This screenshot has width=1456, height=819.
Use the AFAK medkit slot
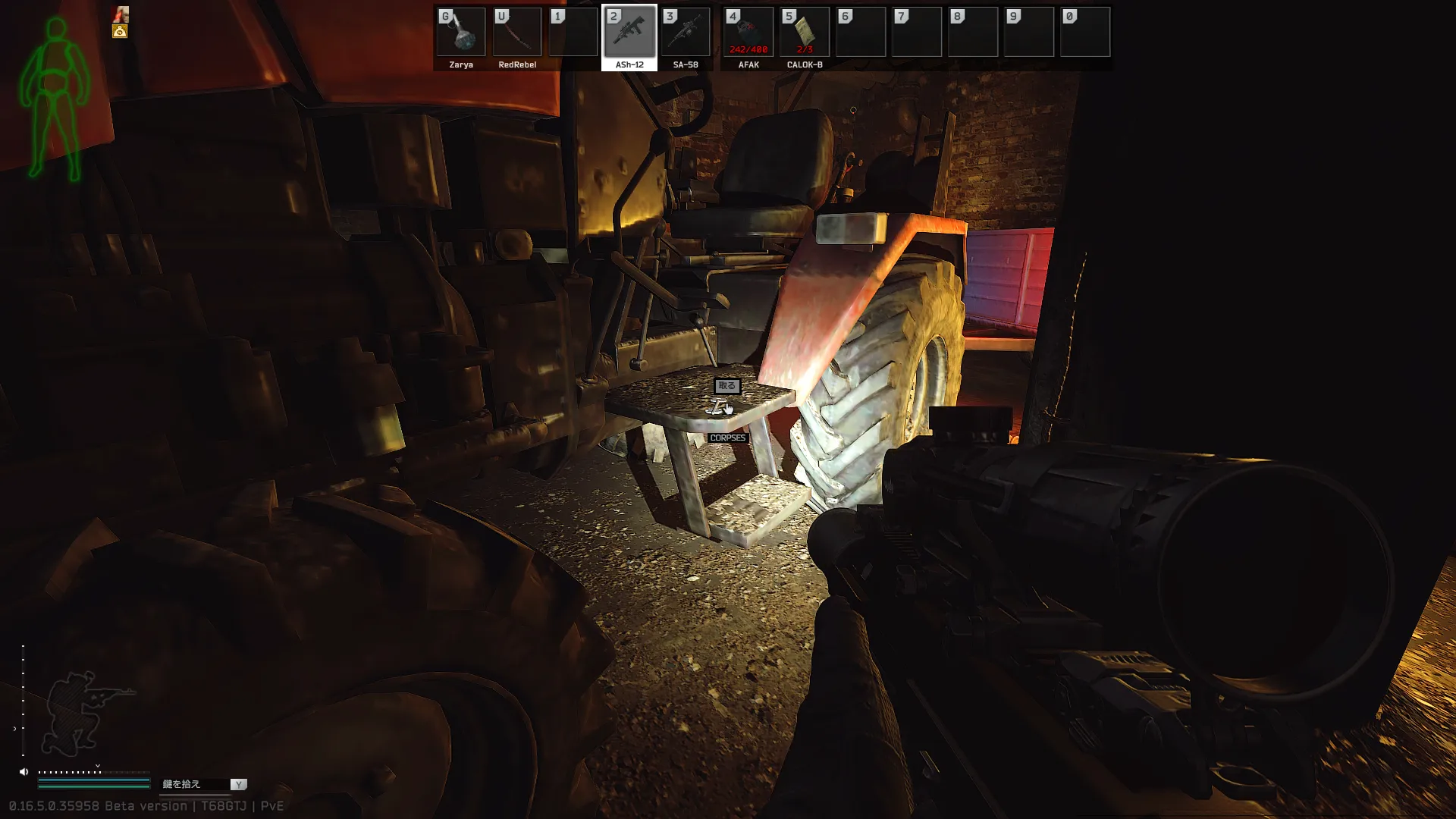coord(748,33)
